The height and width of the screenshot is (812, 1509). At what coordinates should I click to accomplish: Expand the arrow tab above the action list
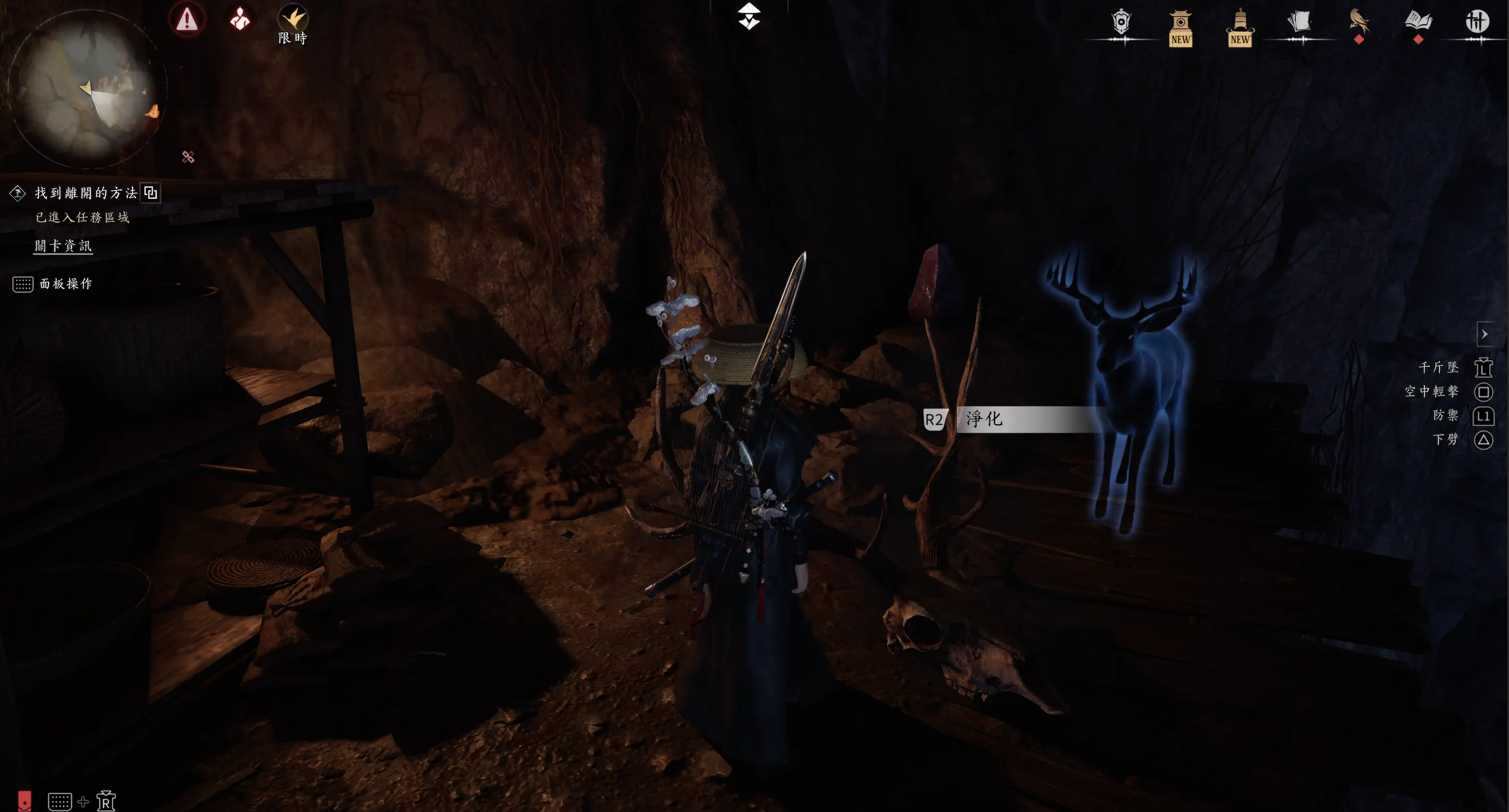(x=1485, y=334)
